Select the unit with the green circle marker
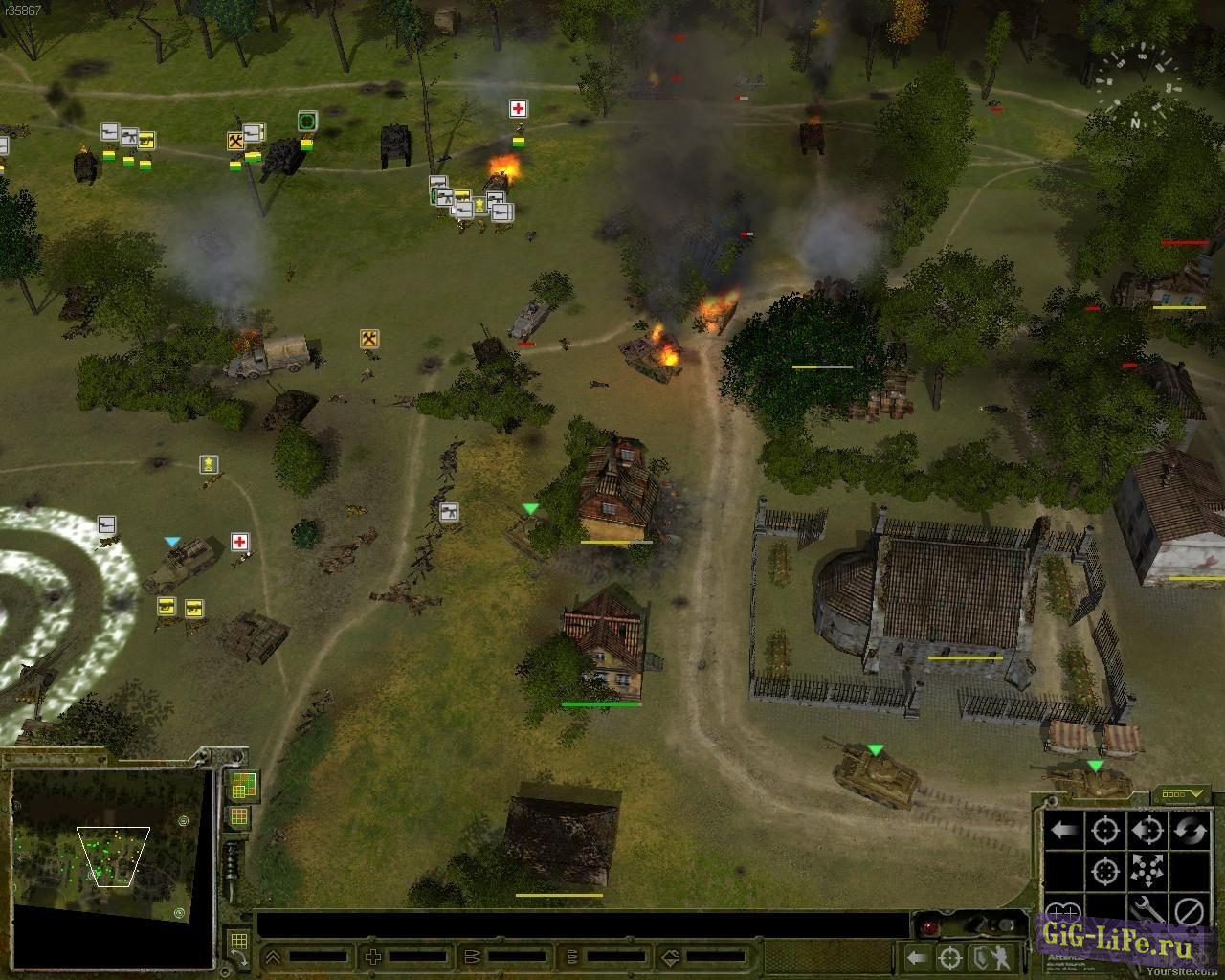 [307, 121]
